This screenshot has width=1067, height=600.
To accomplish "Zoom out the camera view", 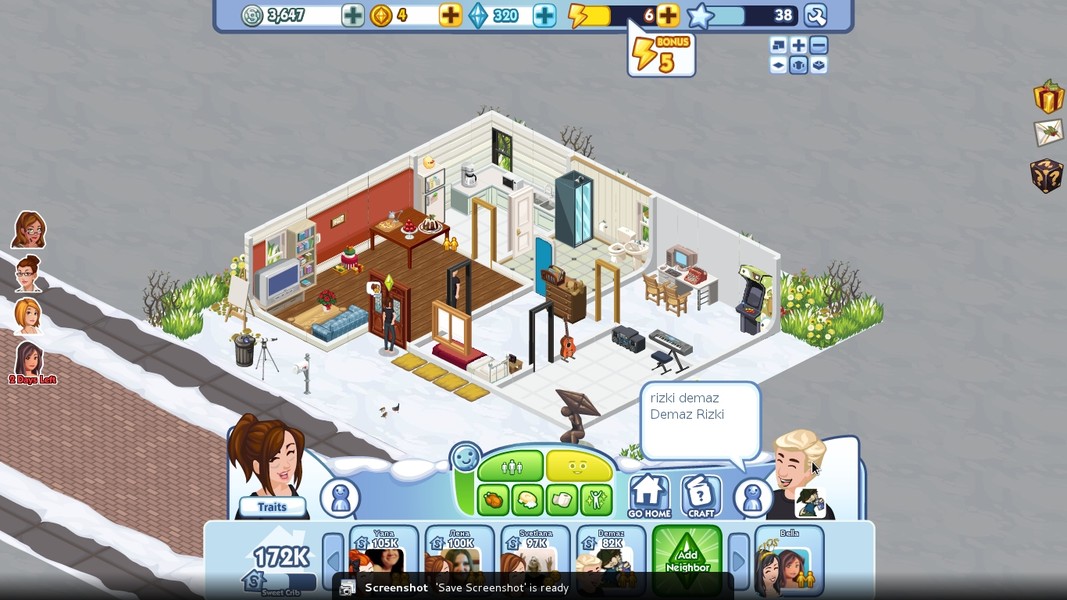I will pos(819,45).
